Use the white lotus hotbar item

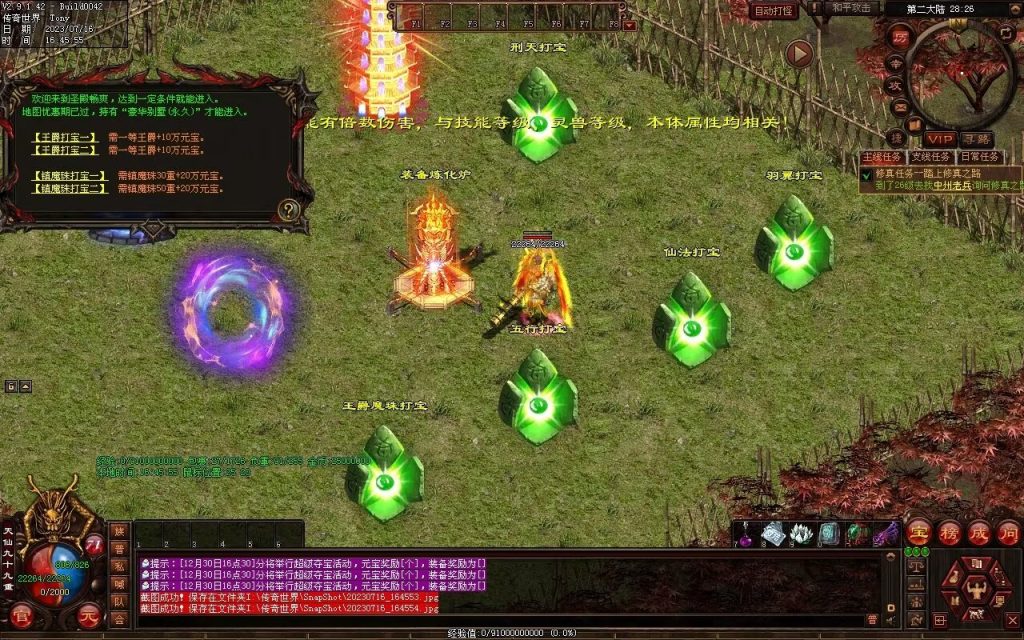click(800, 535)
